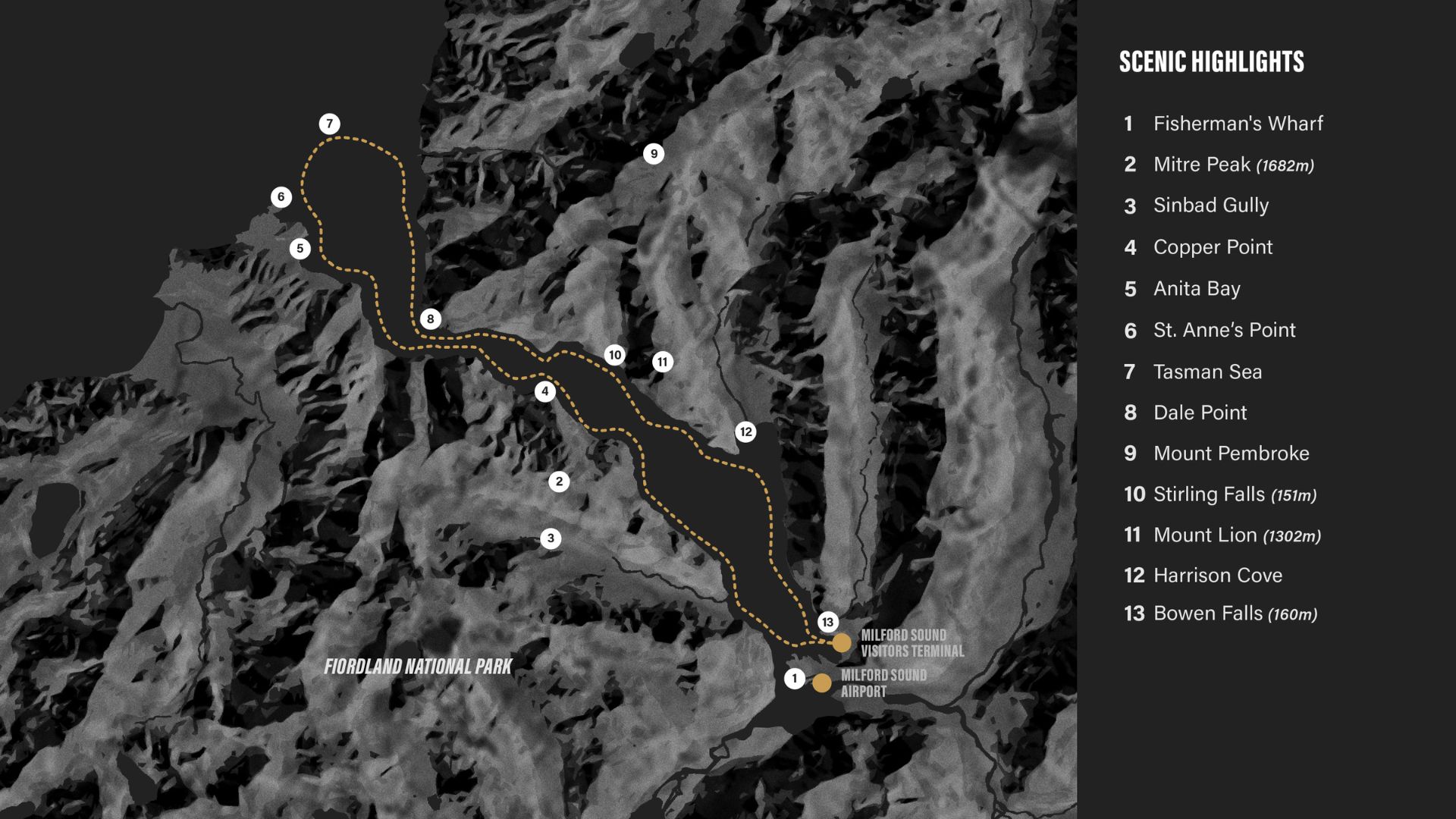Viewport: 1456px width, 819px height.
Task: Select Tasman Sea in the legend
Action: coord(1207,372)
